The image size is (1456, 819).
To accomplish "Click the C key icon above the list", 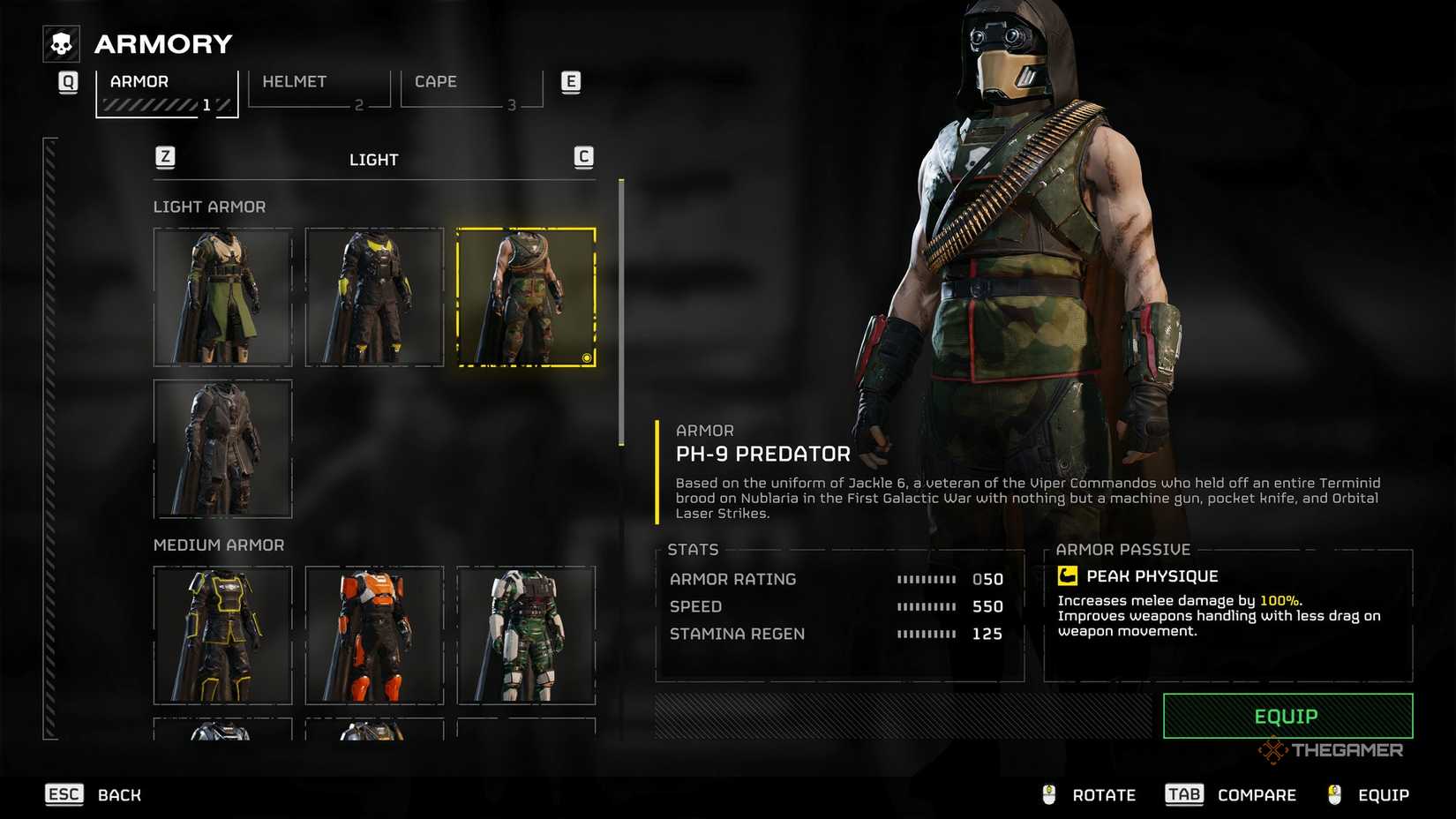I will (x=582, y=156).
